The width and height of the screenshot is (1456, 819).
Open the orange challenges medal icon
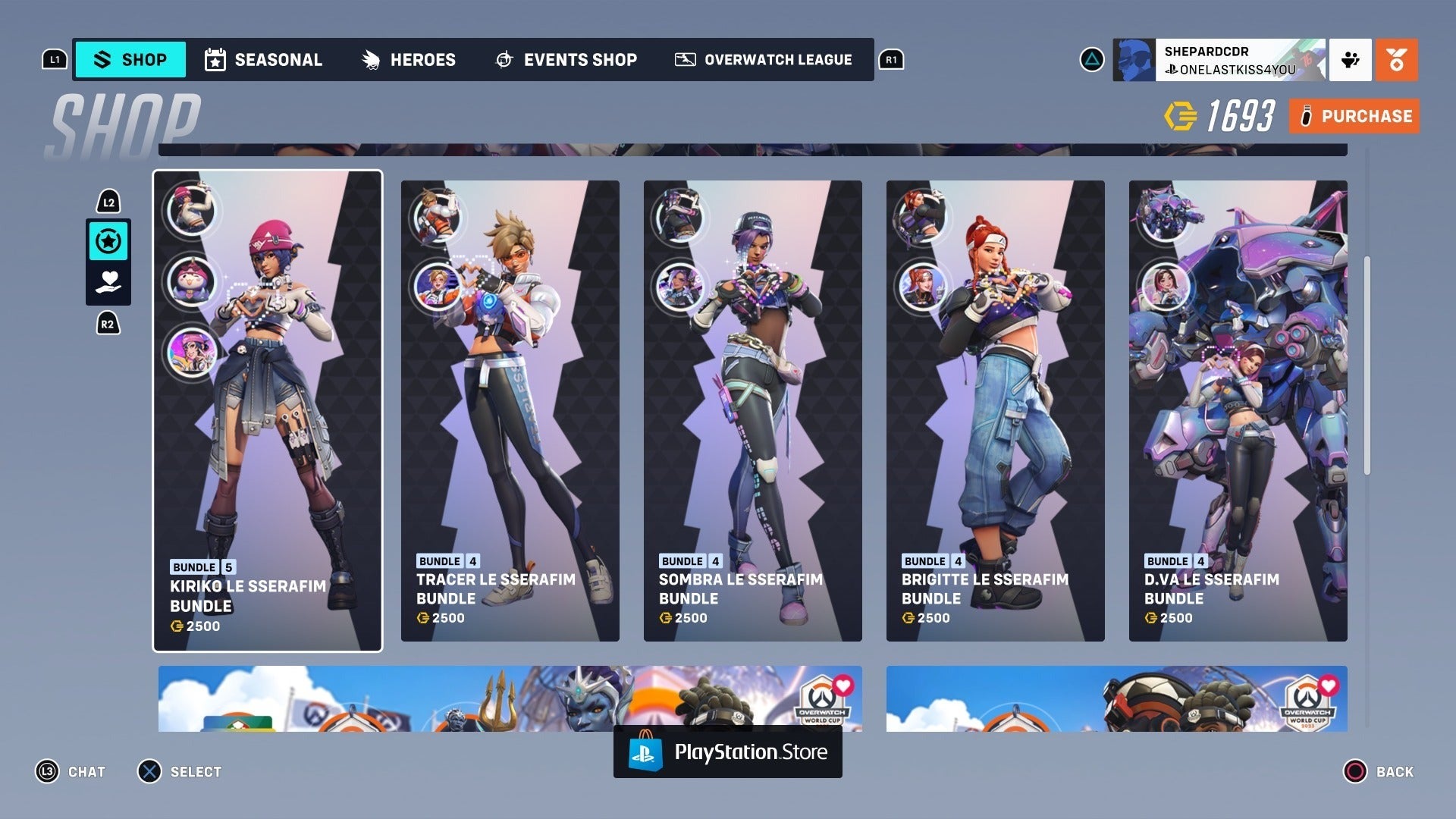point(1396,59)
